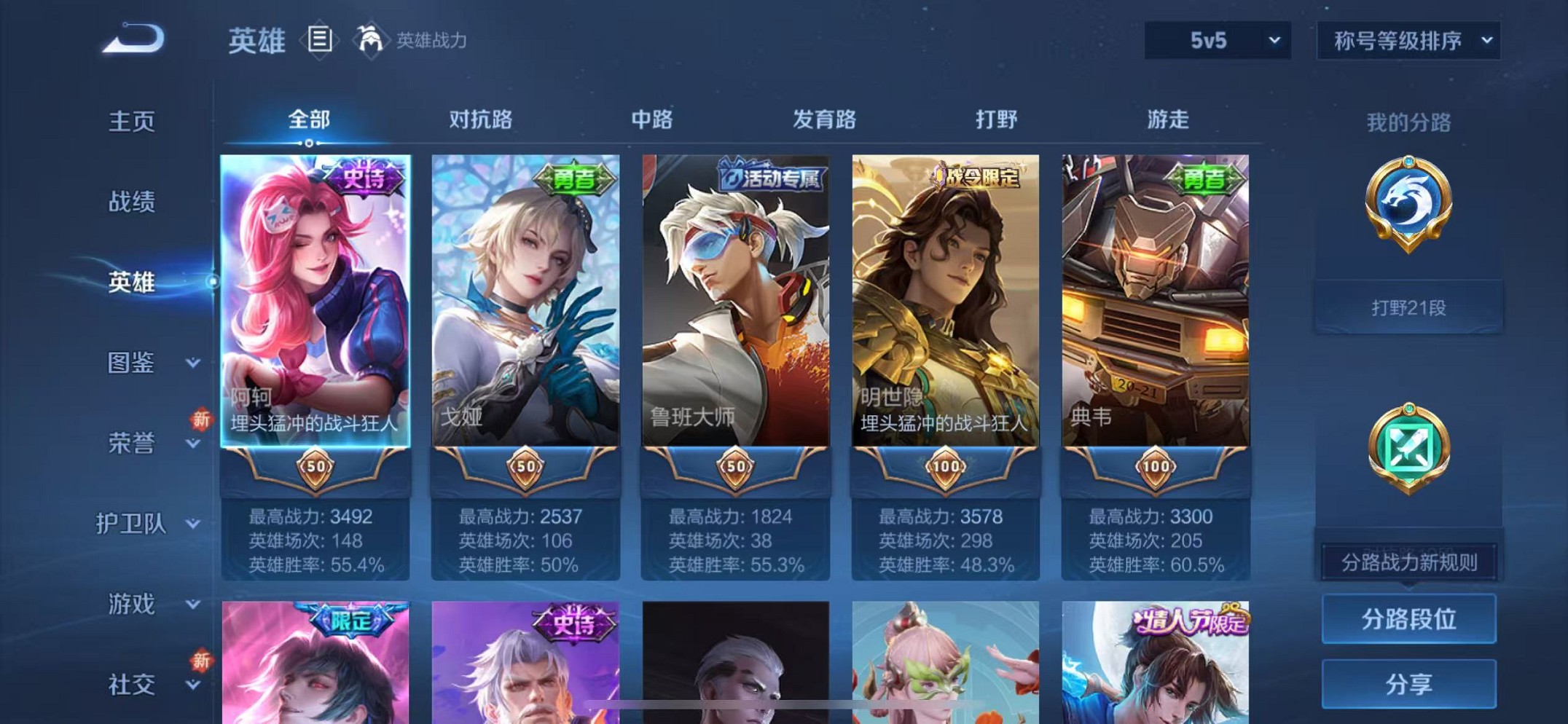Switch to the 对抗路 lane tab
The height and width of the screenshot is (724, 1568).
(481, 120)
